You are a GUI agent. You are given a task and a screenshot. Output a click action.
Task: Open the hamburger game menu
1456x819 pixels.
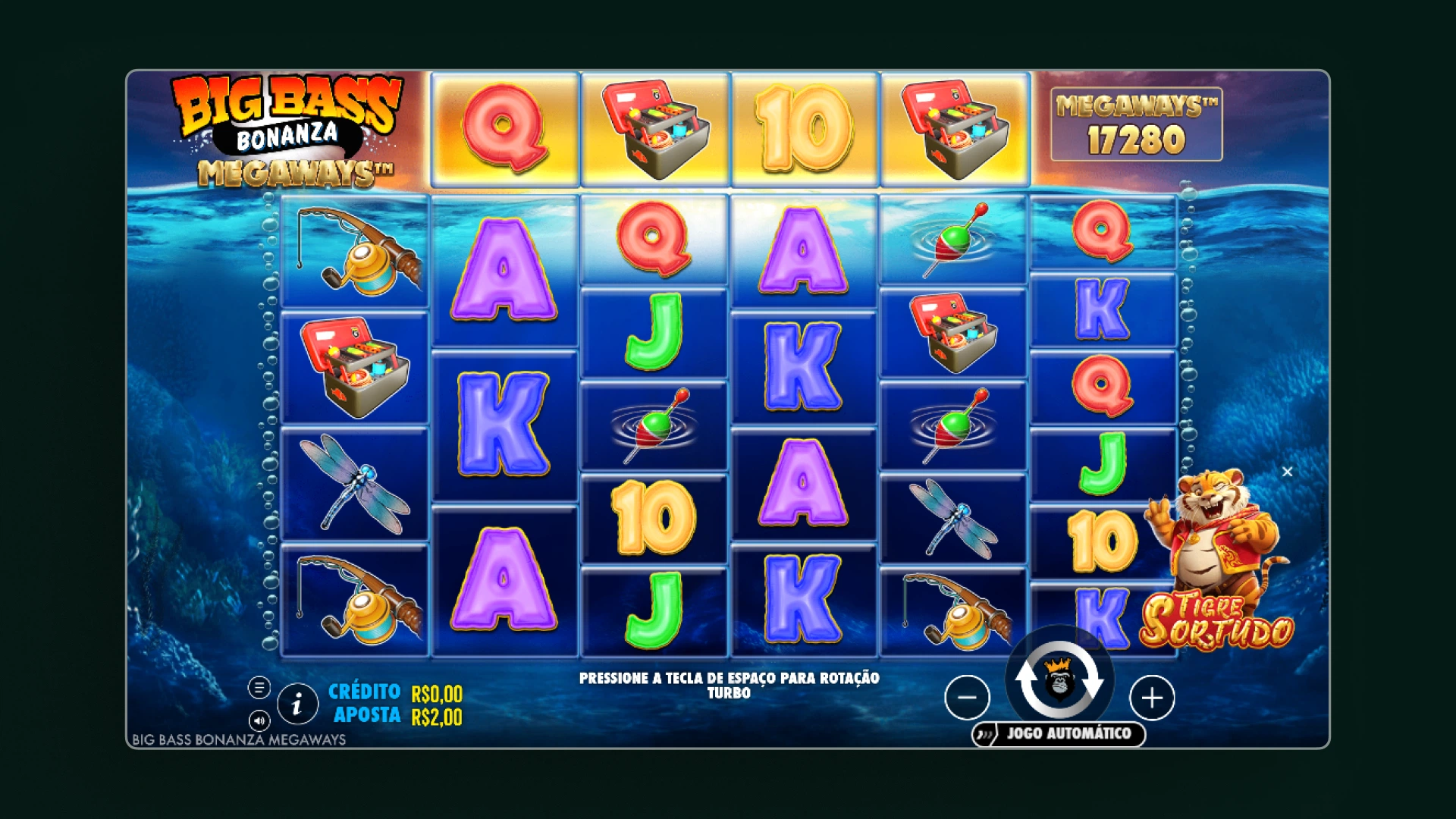click(261, 687)
